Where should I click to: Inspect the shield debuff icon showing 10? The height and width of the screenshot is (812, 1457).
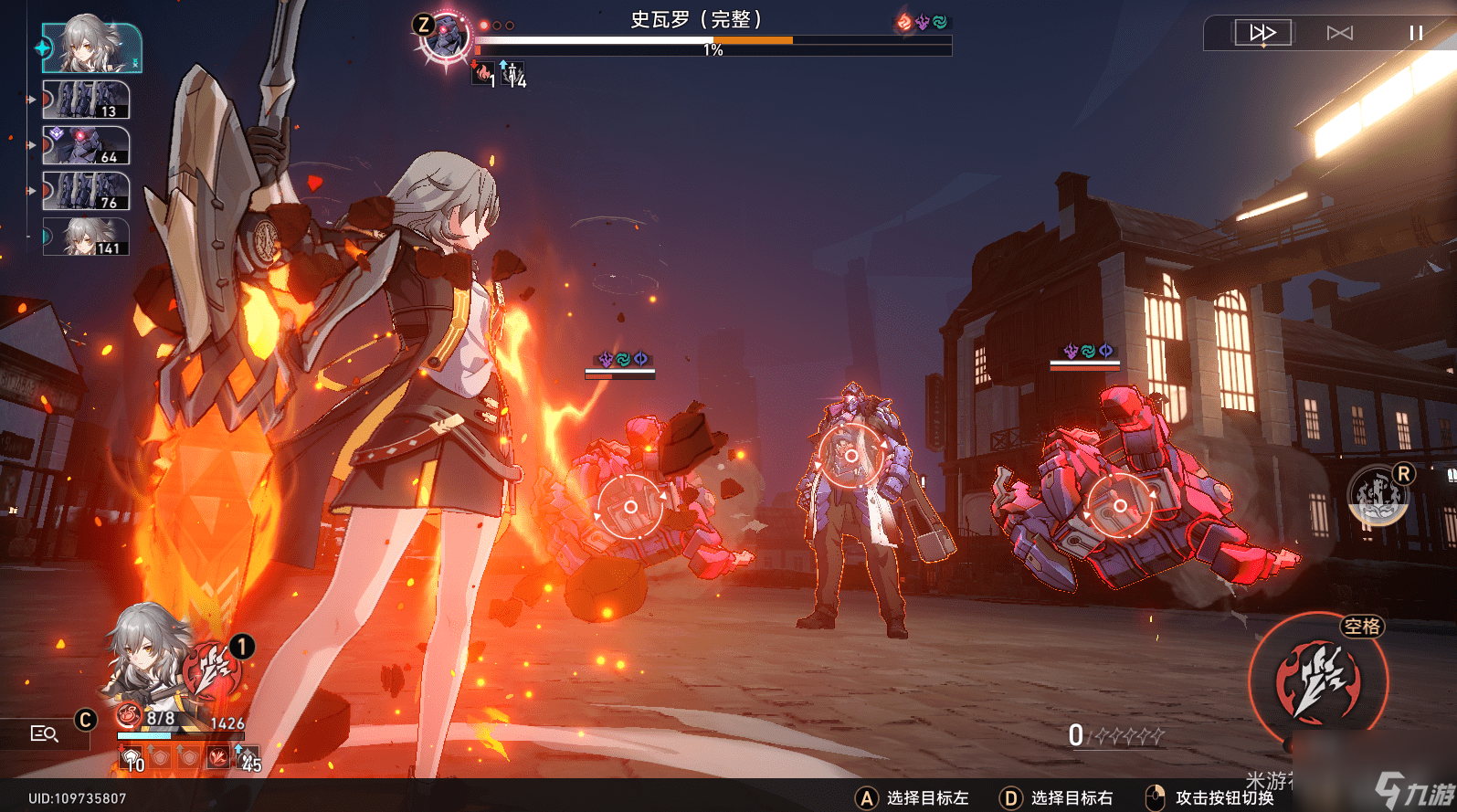point(132,757)
